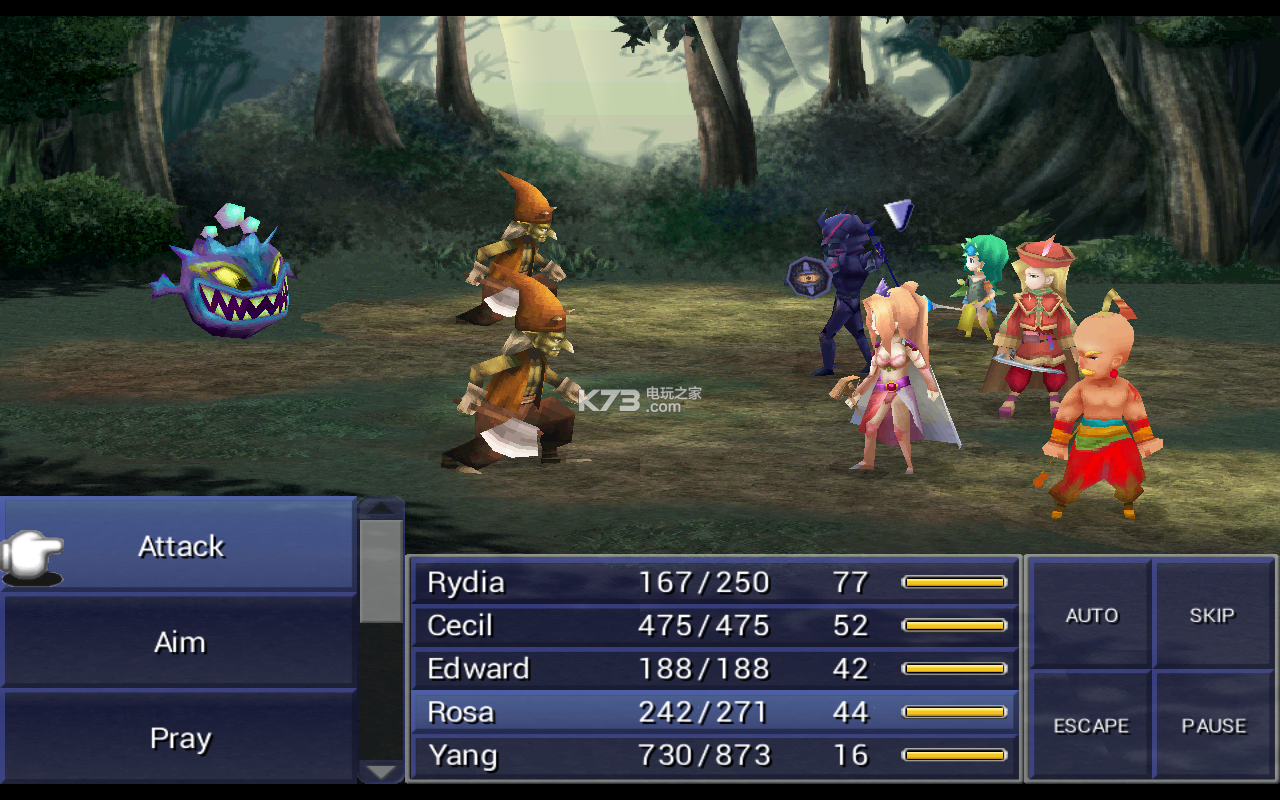Select the Pray command
1280x800 pixels.
(180, 738)
